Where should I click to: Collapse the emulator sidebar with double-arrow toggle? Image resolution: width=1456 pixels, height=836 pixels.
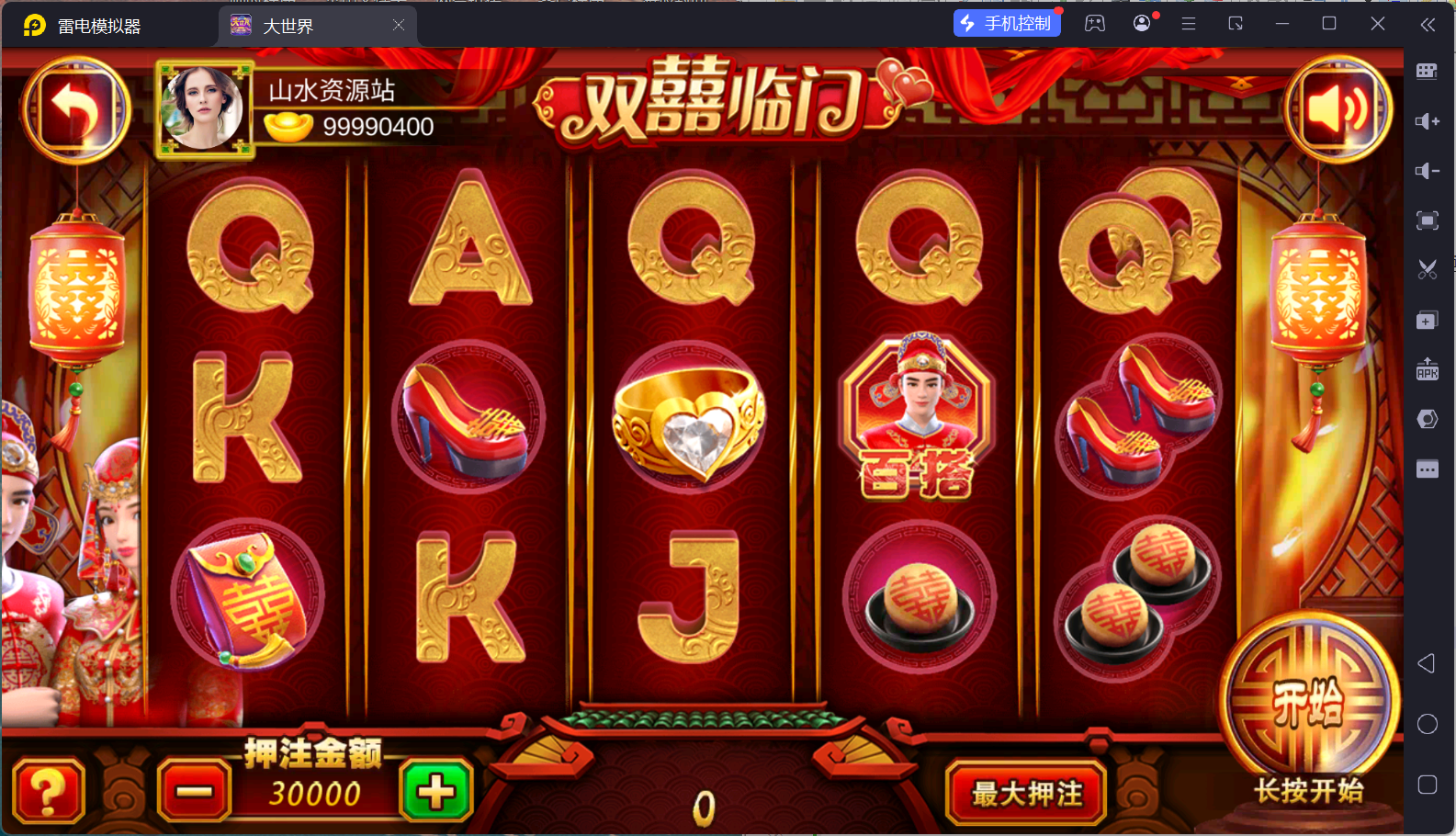[1428, 25]
